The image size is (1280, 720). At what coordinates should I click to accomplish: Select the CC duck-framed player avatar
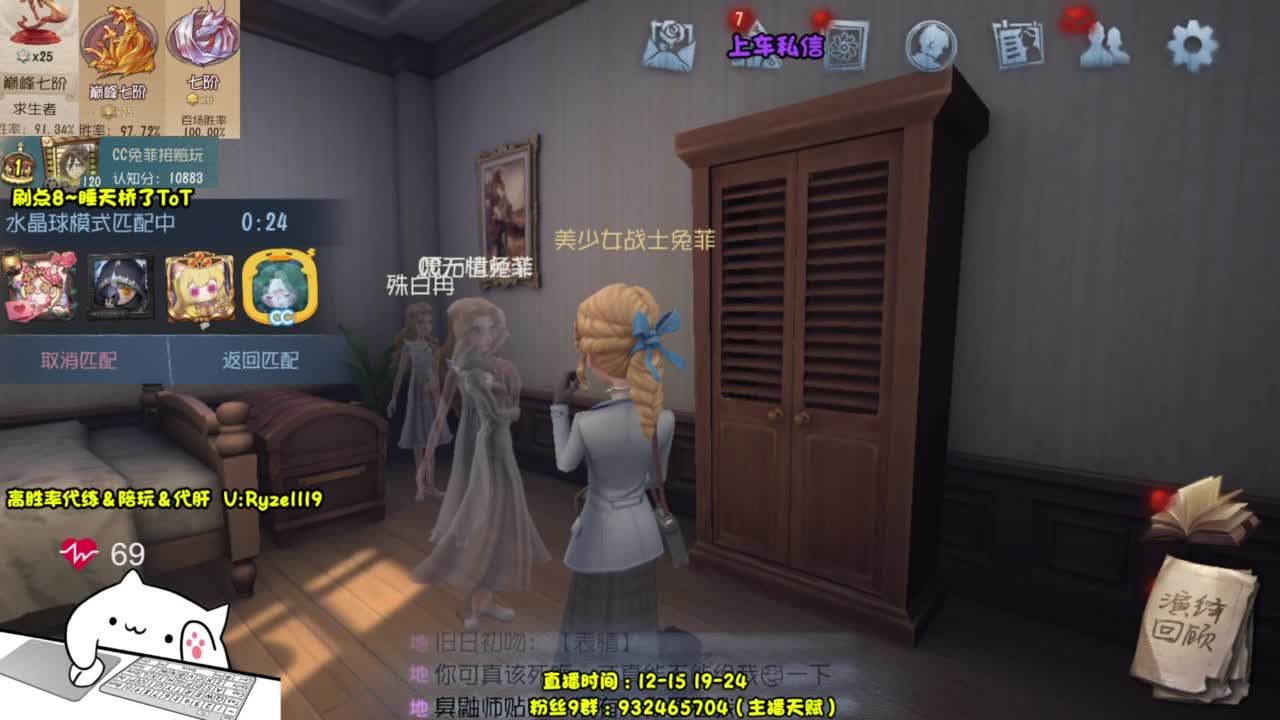(x=279, y=284)
